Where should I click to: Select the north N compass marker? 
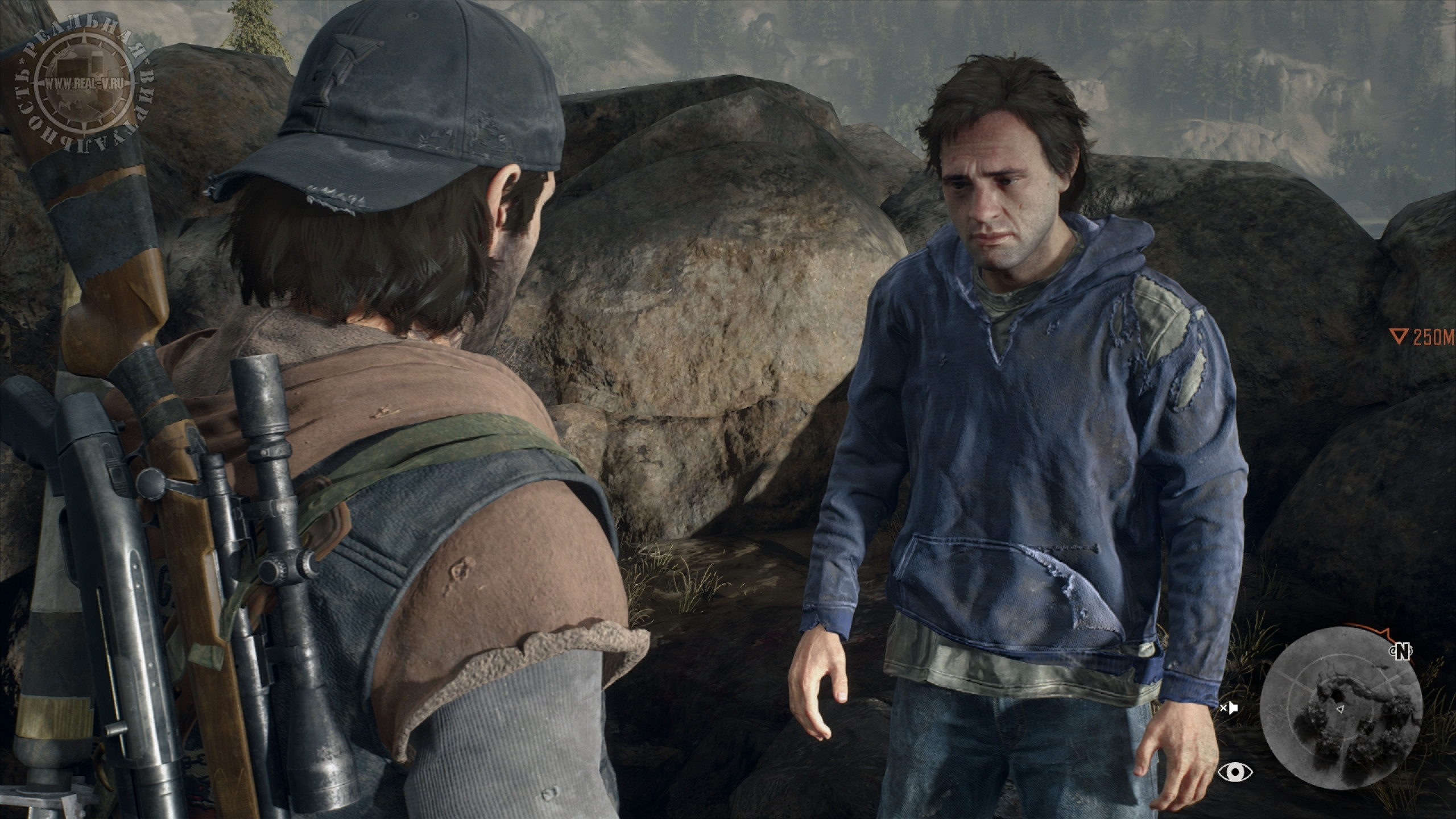1403,652
